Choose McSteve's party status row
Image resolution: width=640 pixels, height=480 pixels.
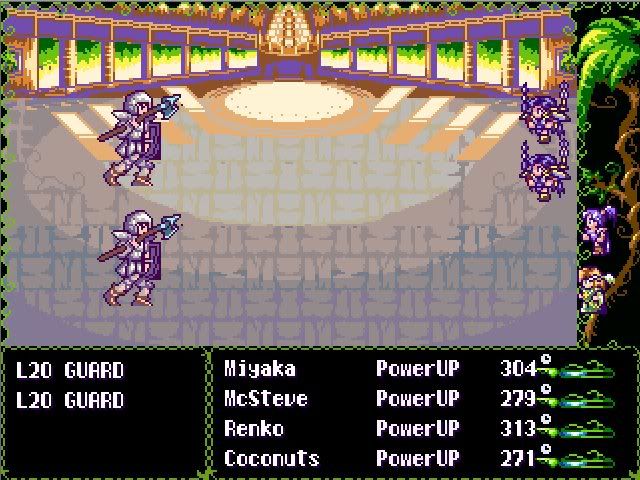coord(265,399)
